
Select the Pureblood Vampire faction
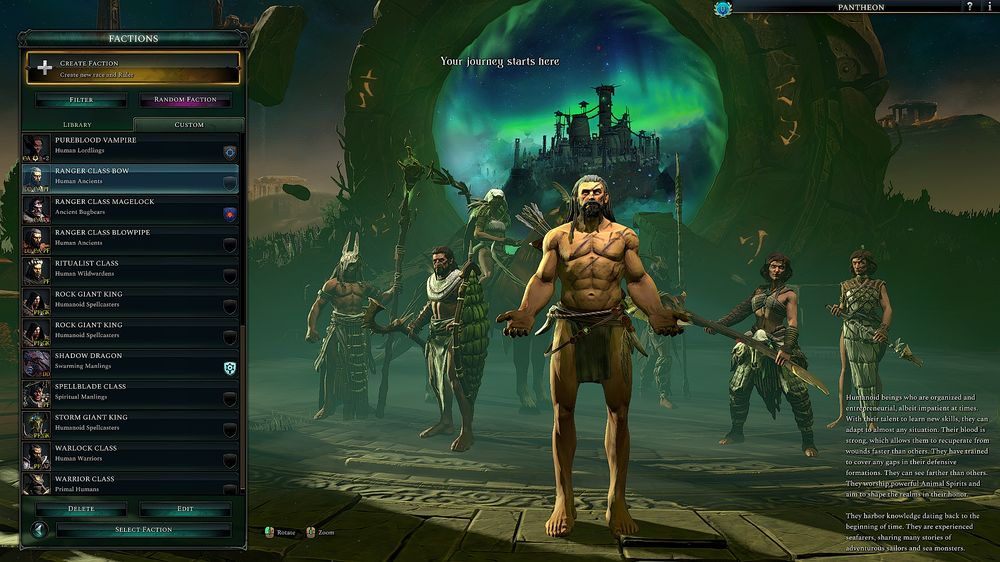pos(130,146)
